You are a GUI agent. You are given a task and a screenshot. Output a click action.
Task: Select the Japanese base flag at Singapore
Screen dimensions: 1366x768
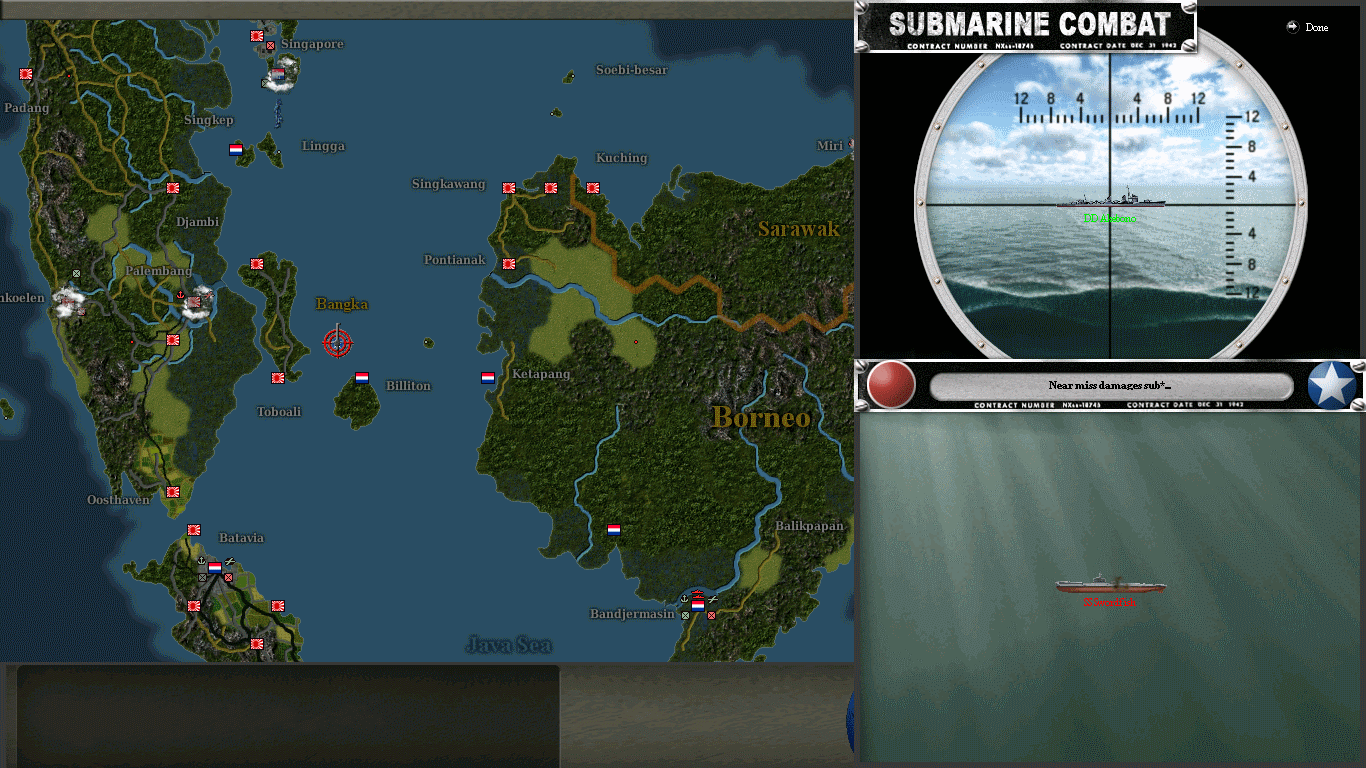point(258,35)
